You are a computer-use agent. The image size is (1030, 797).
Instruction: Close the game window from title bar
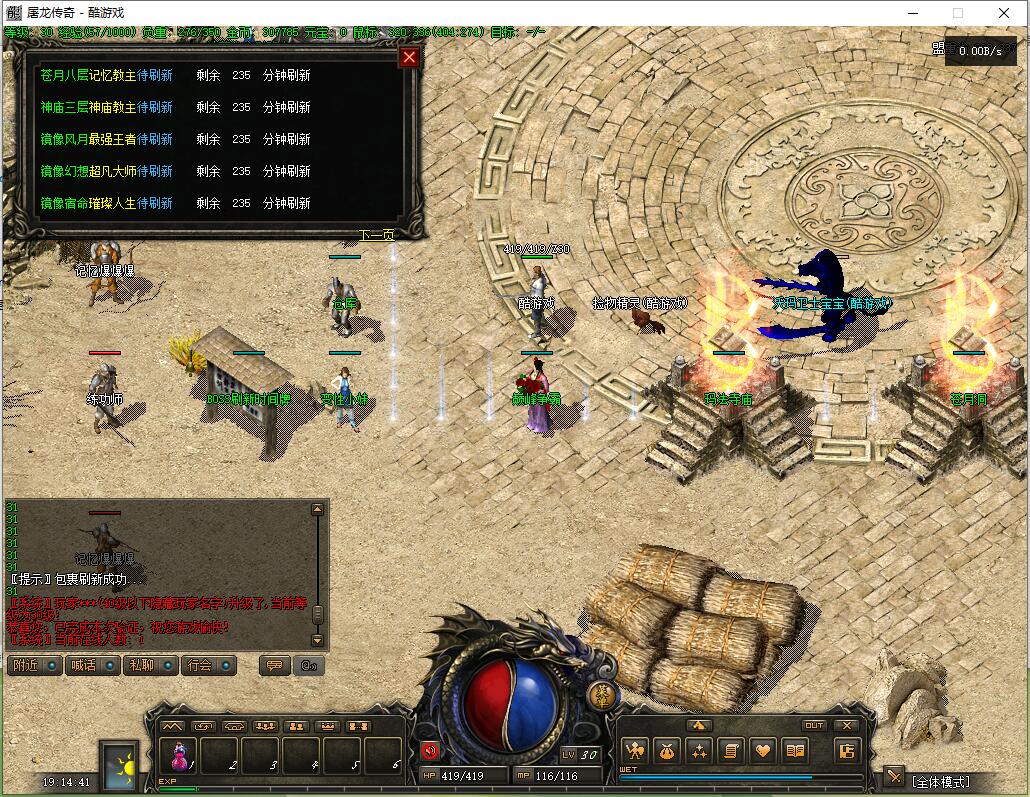coord(1004,13)
